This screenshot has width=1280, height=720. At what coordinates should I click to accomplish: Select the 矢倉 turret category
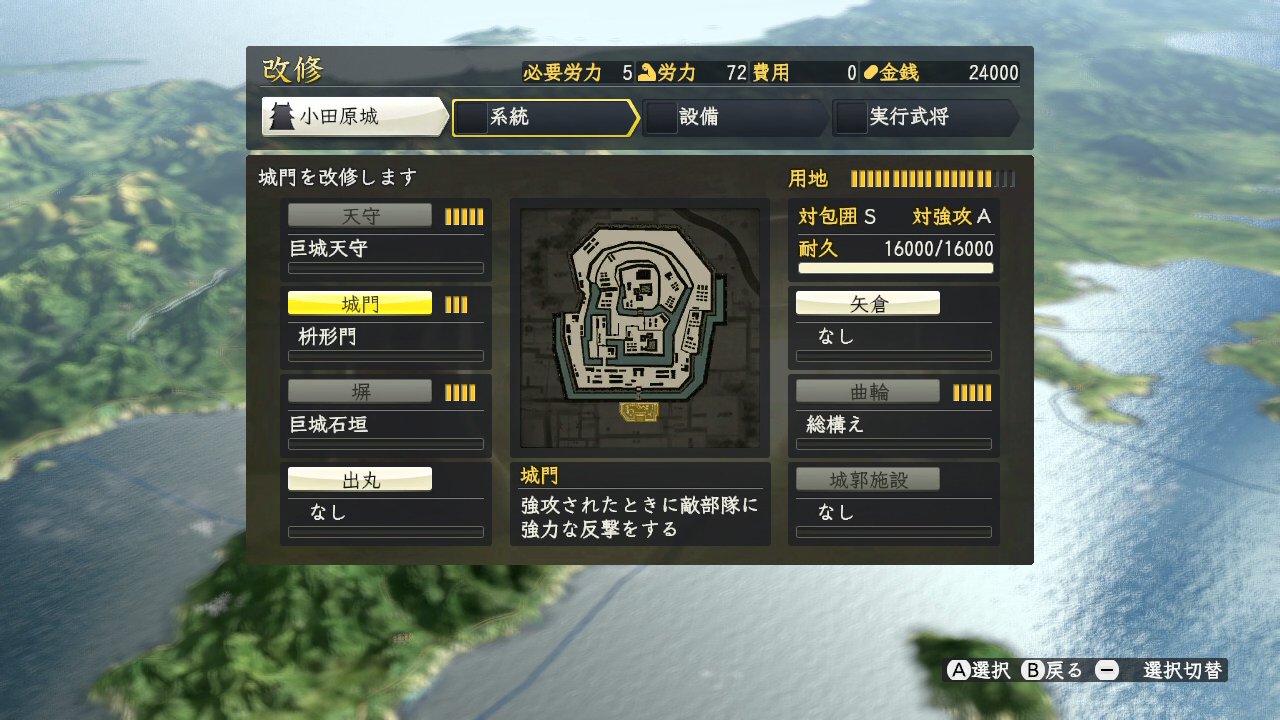(866, 302)
